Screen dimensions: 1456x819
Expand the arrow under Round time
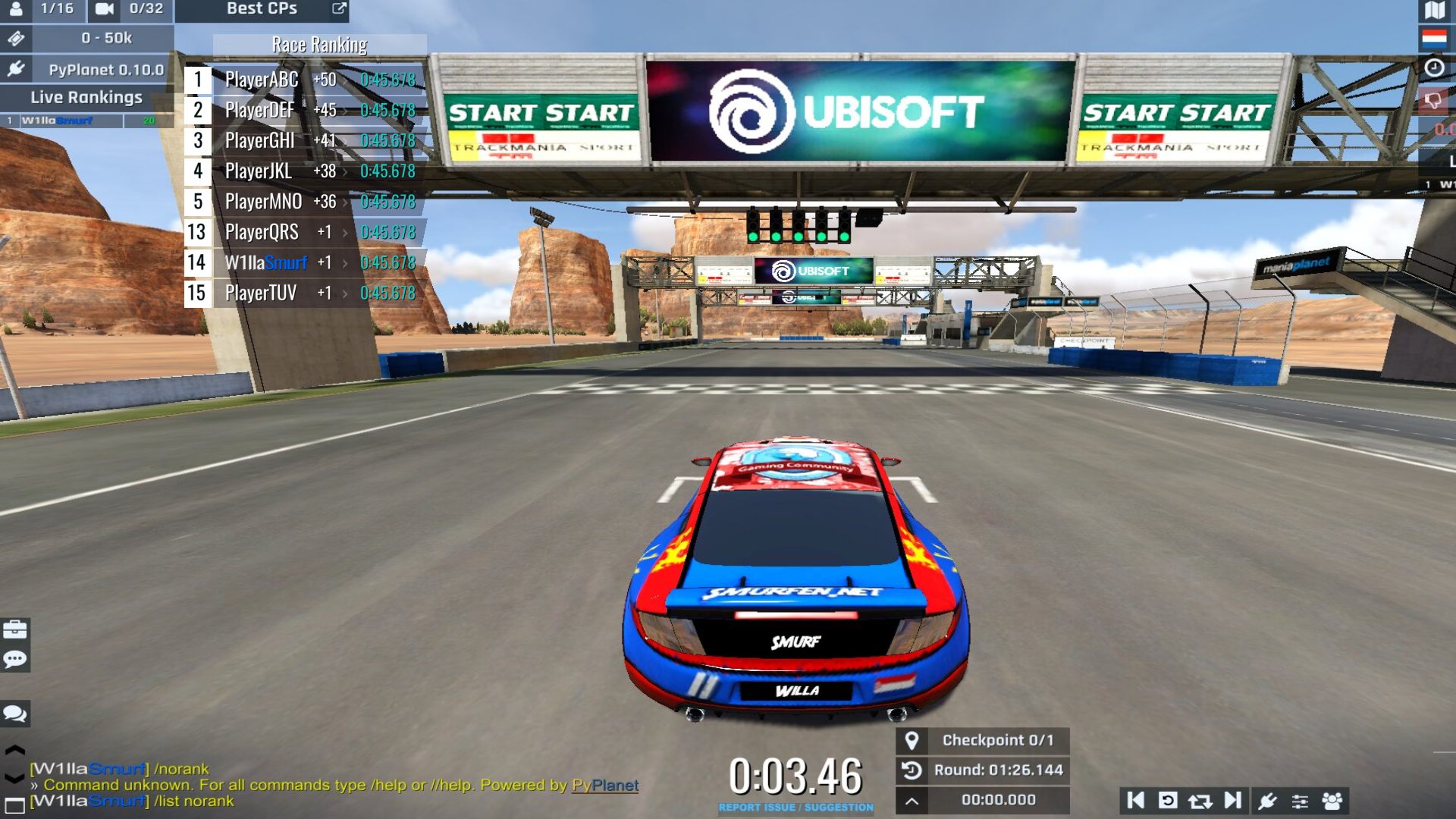click(912, 801)
